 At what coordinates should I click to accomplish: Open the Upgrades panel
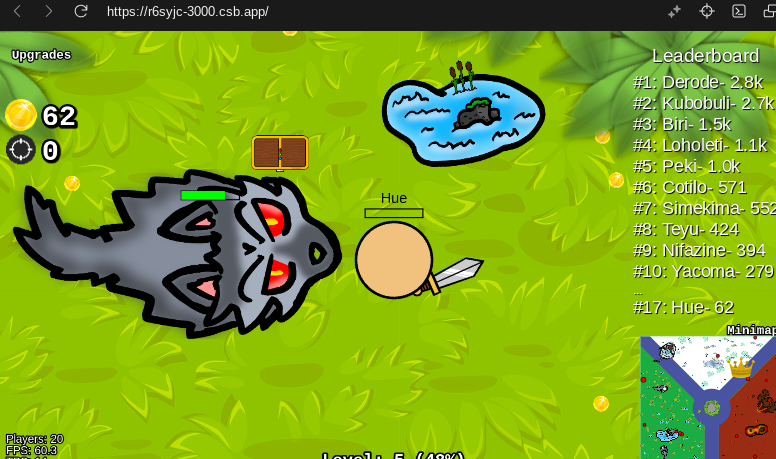pyautogui.click(x=41, y=55)
